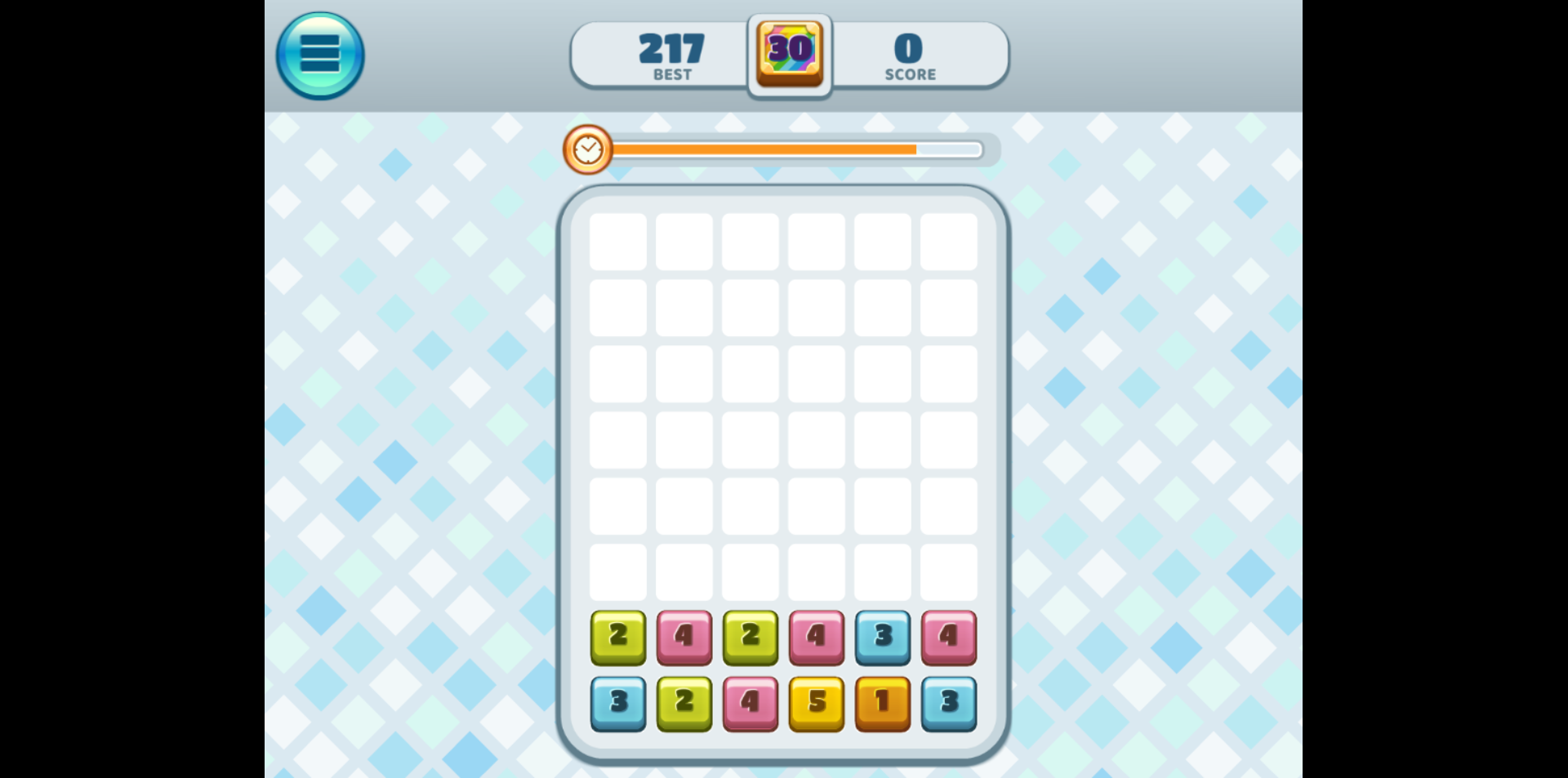Viewport: 1568px width, 778px height.
Task: Click the blue 3 tile in bottom-left corner
Action: click(618, 703)
